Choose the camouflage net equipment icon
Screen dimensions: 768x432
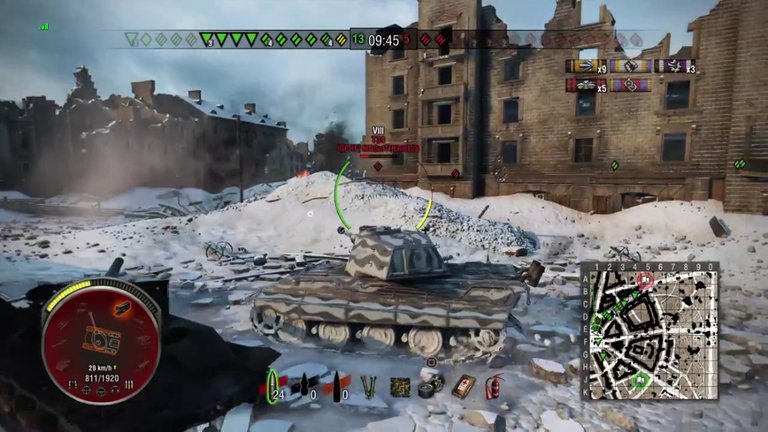(x=401, y=386)
